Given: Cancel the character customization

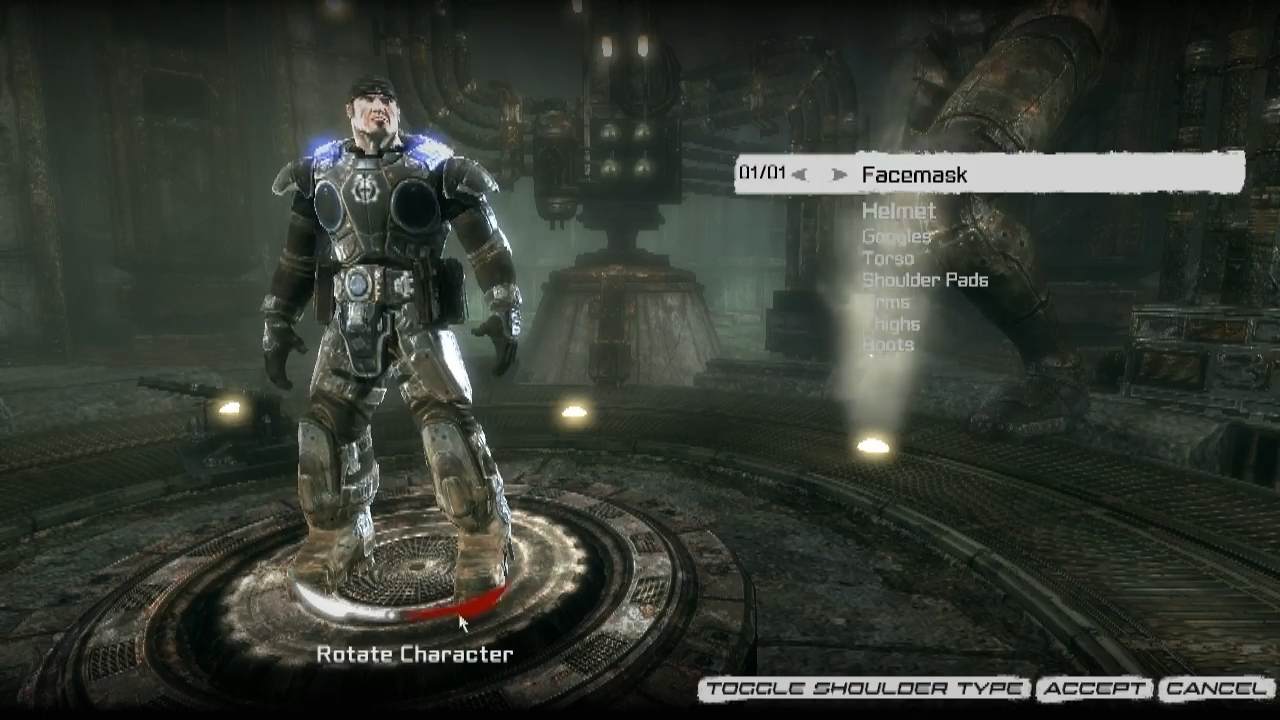Looking at the screenshot, I should tap(1215, 689).
